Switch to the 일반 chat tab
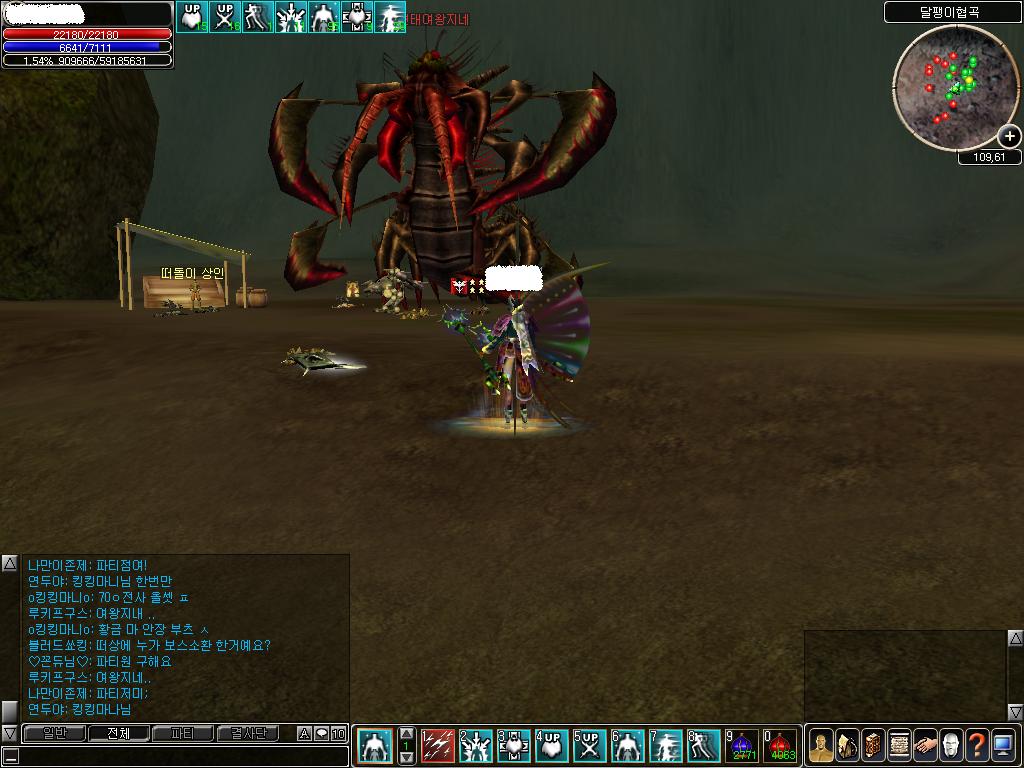 tap(53, 733)
